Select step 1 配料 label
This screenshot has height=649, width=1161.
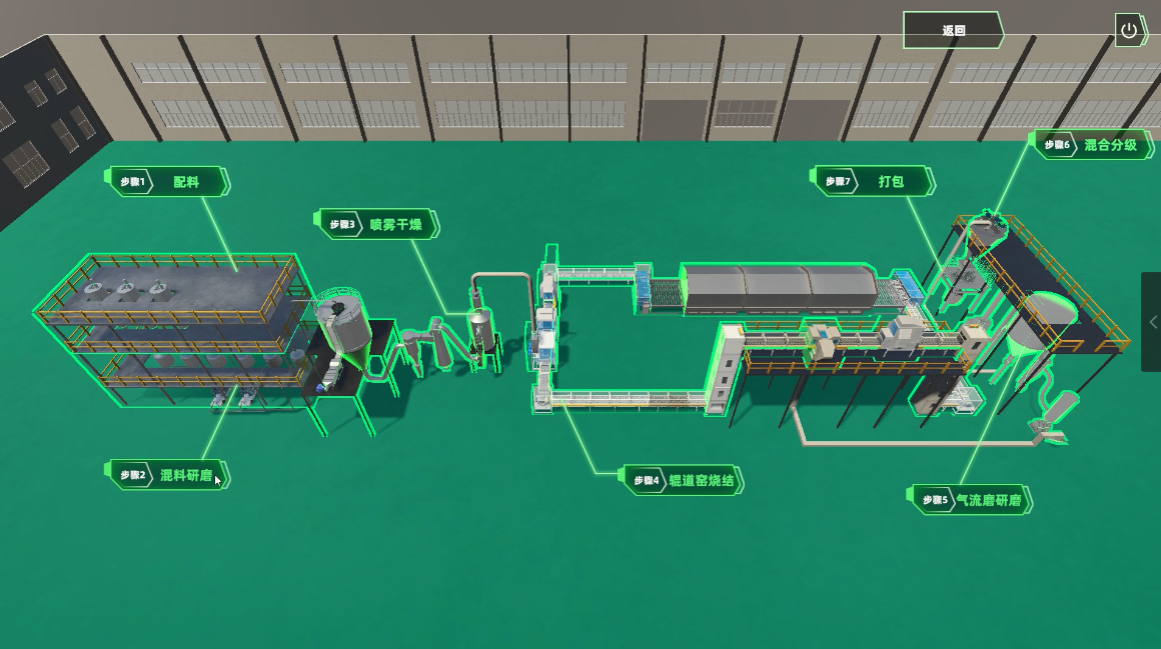click(x=169, y=182)
